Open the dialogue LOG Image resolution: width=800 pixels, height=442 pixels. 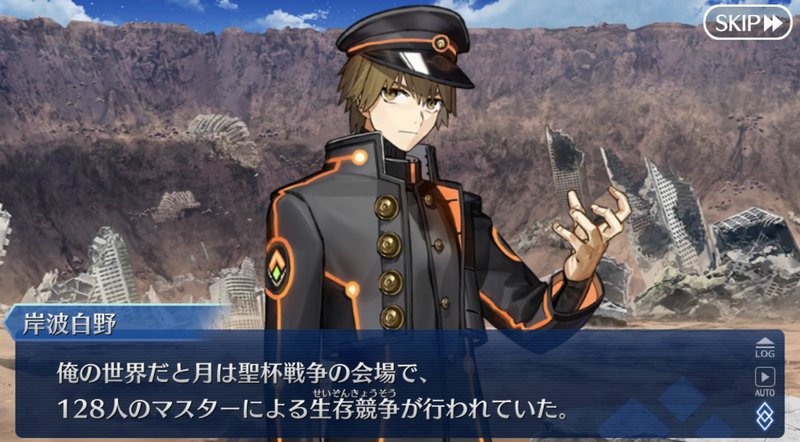pos(765,346)
